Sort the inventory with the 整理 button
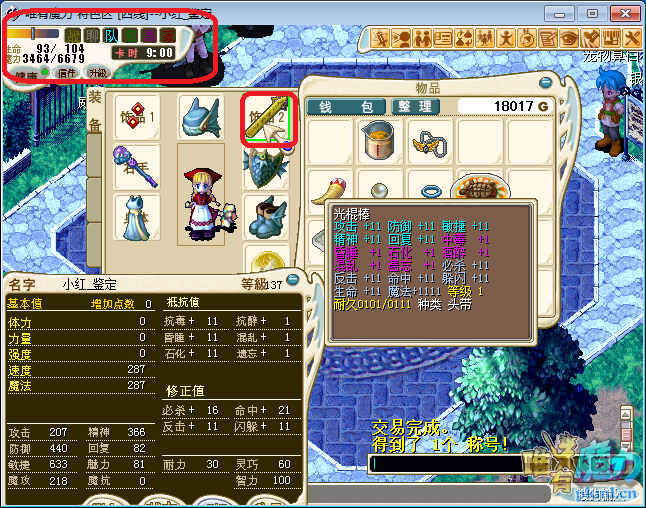Viewport: 646px width, 508px height. (413, 107)
